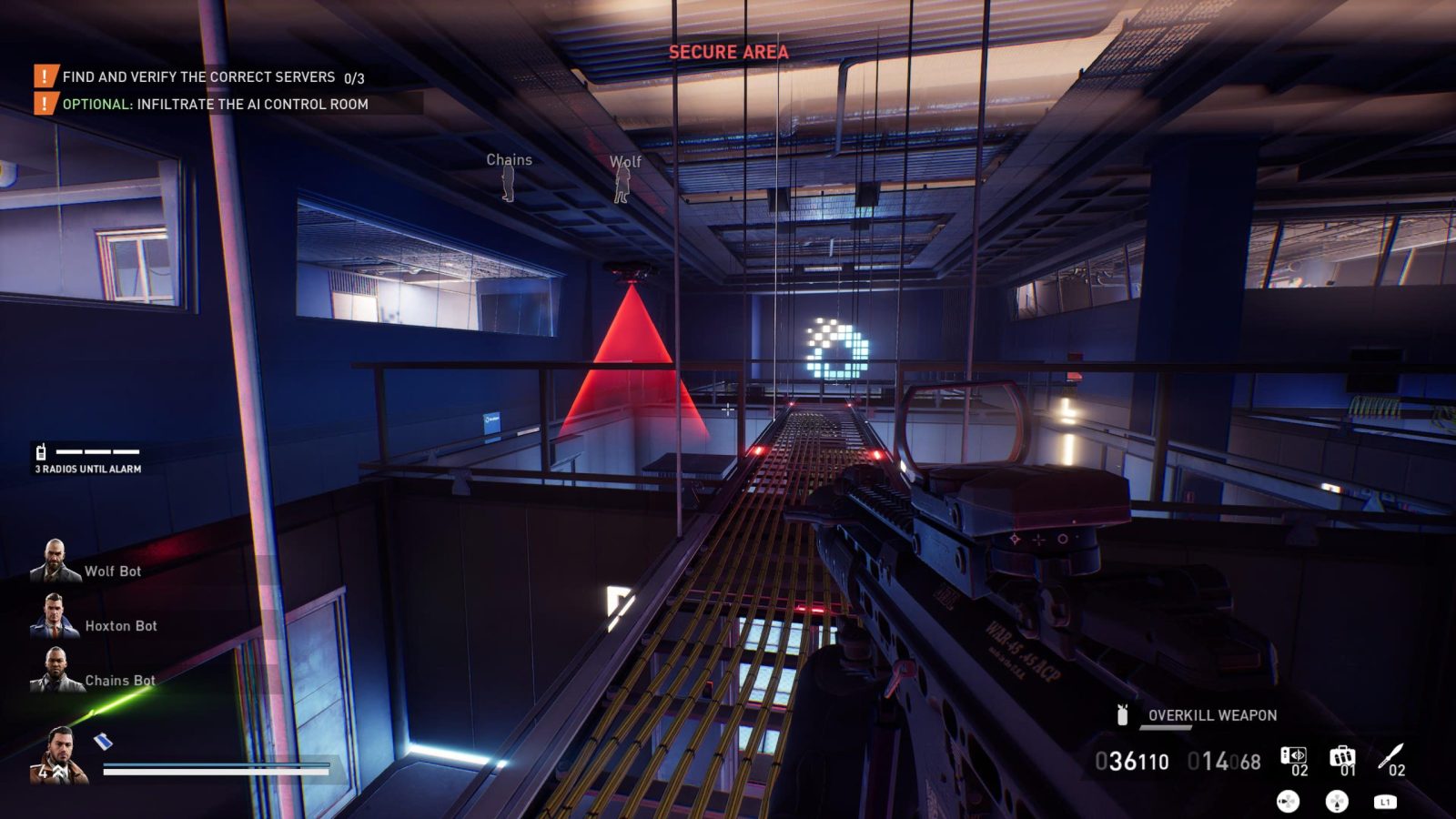Select Chains Bot's teammate portrait
This screenshot has height=819, width=1456.
pyautogui.click(x=56, y=671)
